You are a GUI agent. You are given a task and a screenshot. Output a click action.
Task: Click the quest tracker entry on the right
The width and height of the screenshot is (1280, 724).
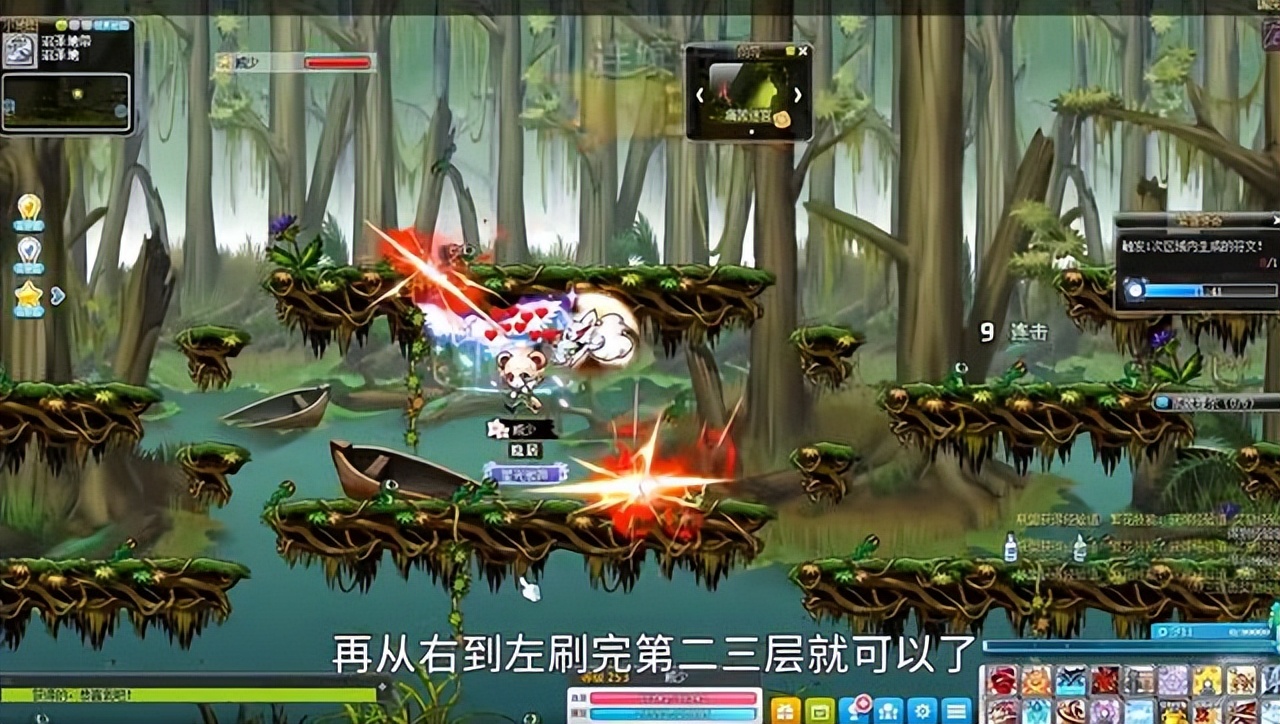[1215, 402]
